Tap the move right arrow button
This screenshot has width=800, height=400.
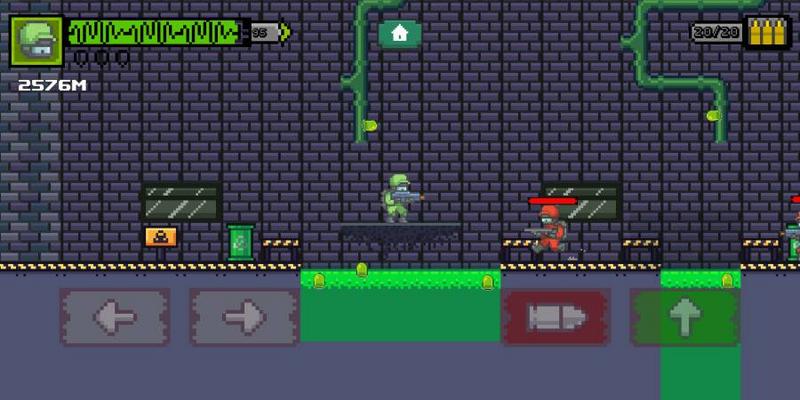click(244, 317)
